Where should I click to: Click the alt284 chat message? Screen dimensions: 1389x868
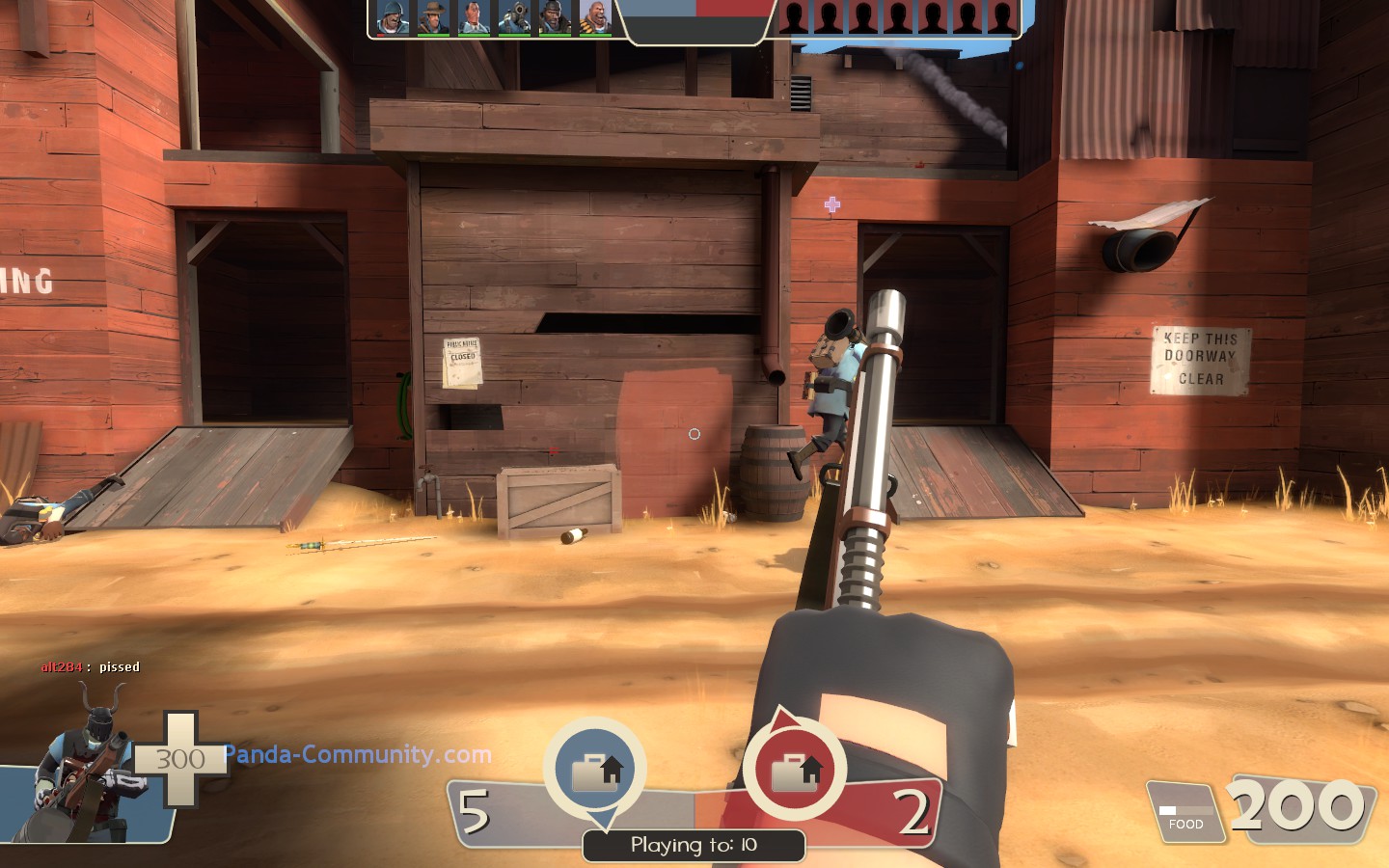coord(91,666)
